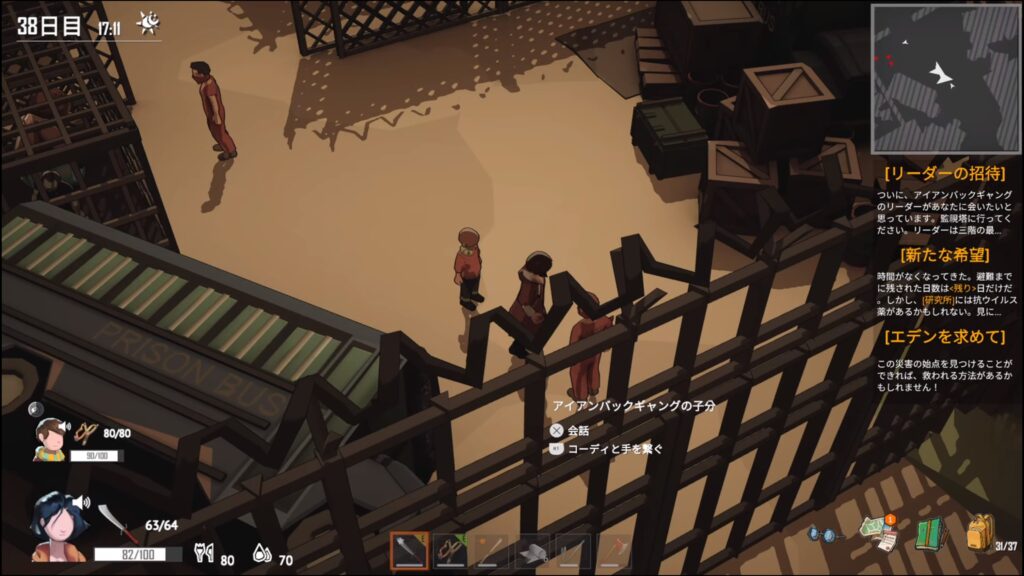1024x576 pixels.
Task: Select the slingshot hotbar slot
Action: click(x=450, y=551)
